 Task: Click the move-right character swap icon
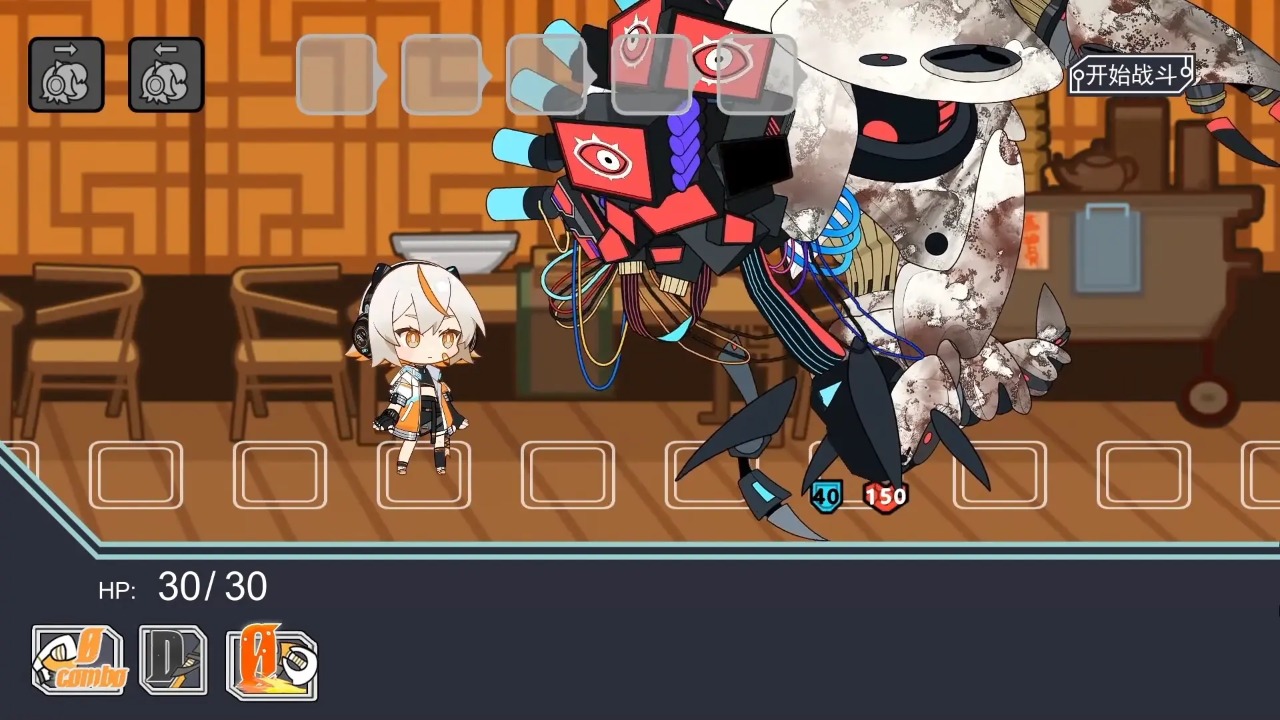(65, 76)
